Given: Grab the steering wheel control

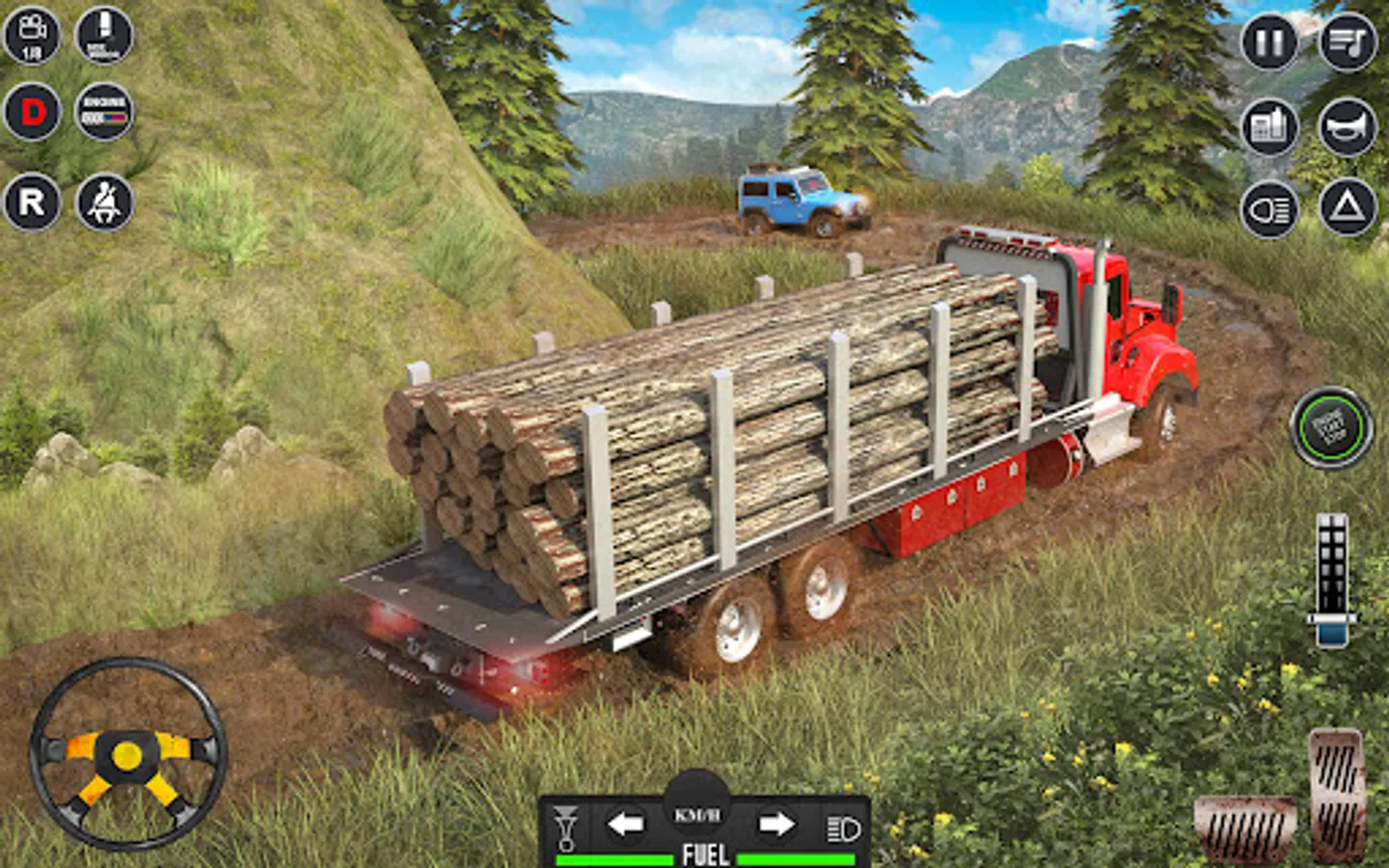Looking at the screenshot, I should (x=127, y=754).
